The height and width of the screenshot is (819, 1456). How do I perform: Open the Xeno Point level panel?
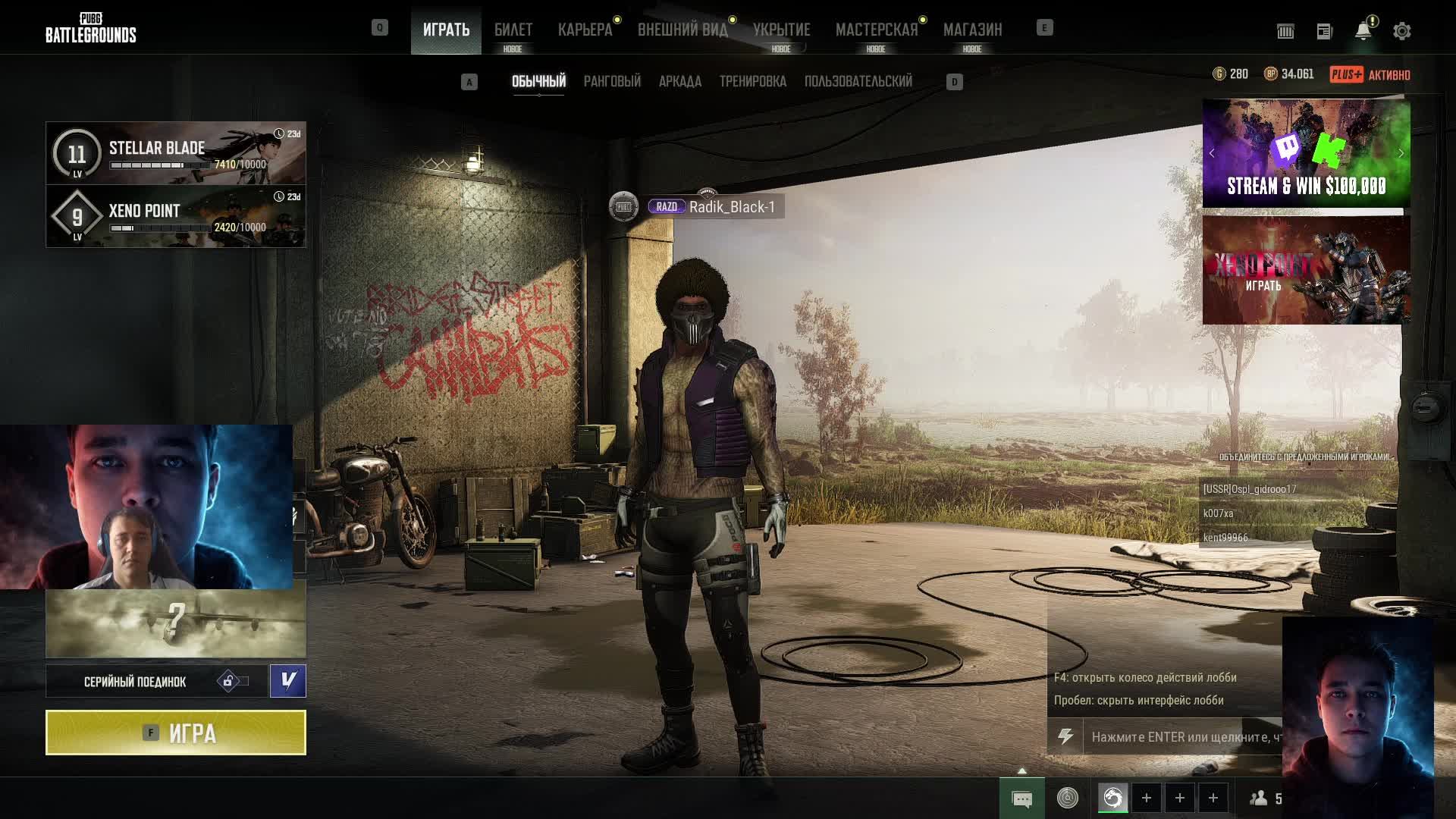(176, 216)
